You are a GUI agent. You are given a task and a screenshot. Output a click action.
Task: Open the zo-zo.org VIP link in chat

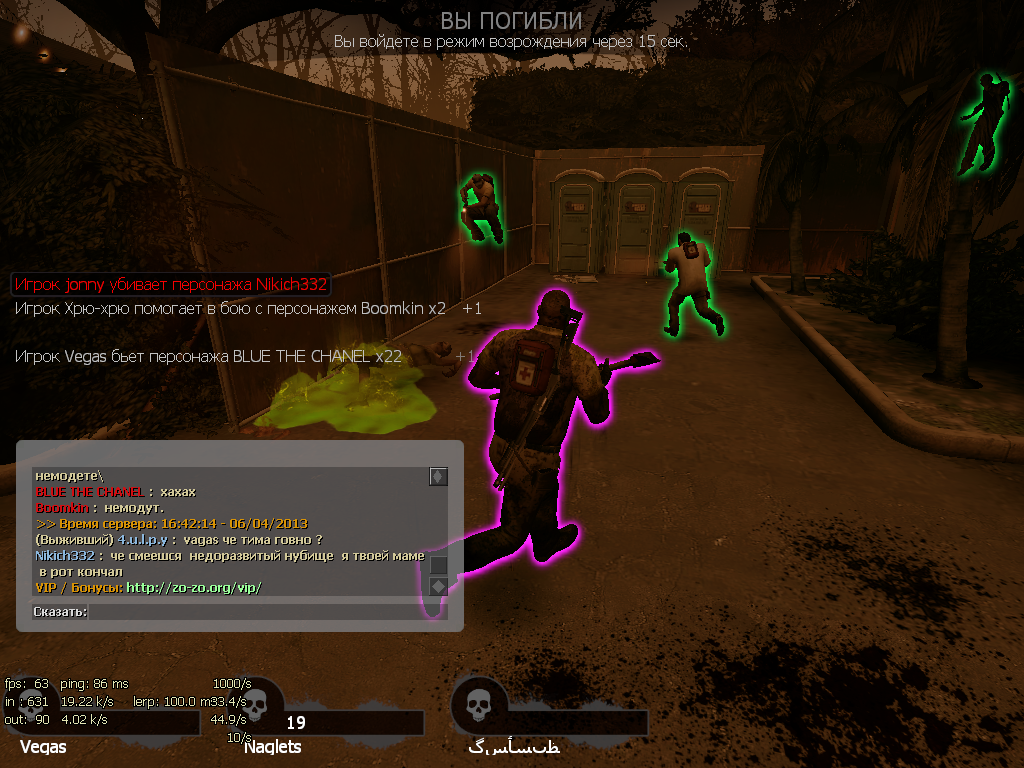pos(194,587)
